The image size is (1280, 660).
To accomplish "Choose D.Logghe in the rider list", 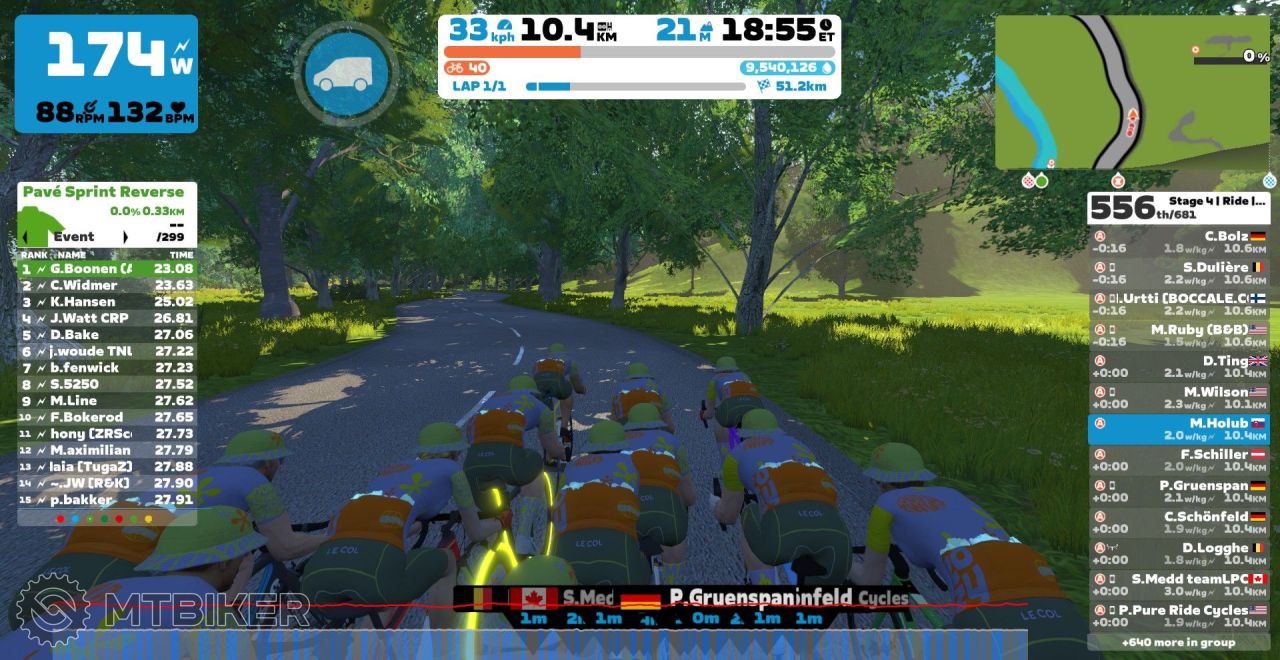I will click(x=1178, y=554).
